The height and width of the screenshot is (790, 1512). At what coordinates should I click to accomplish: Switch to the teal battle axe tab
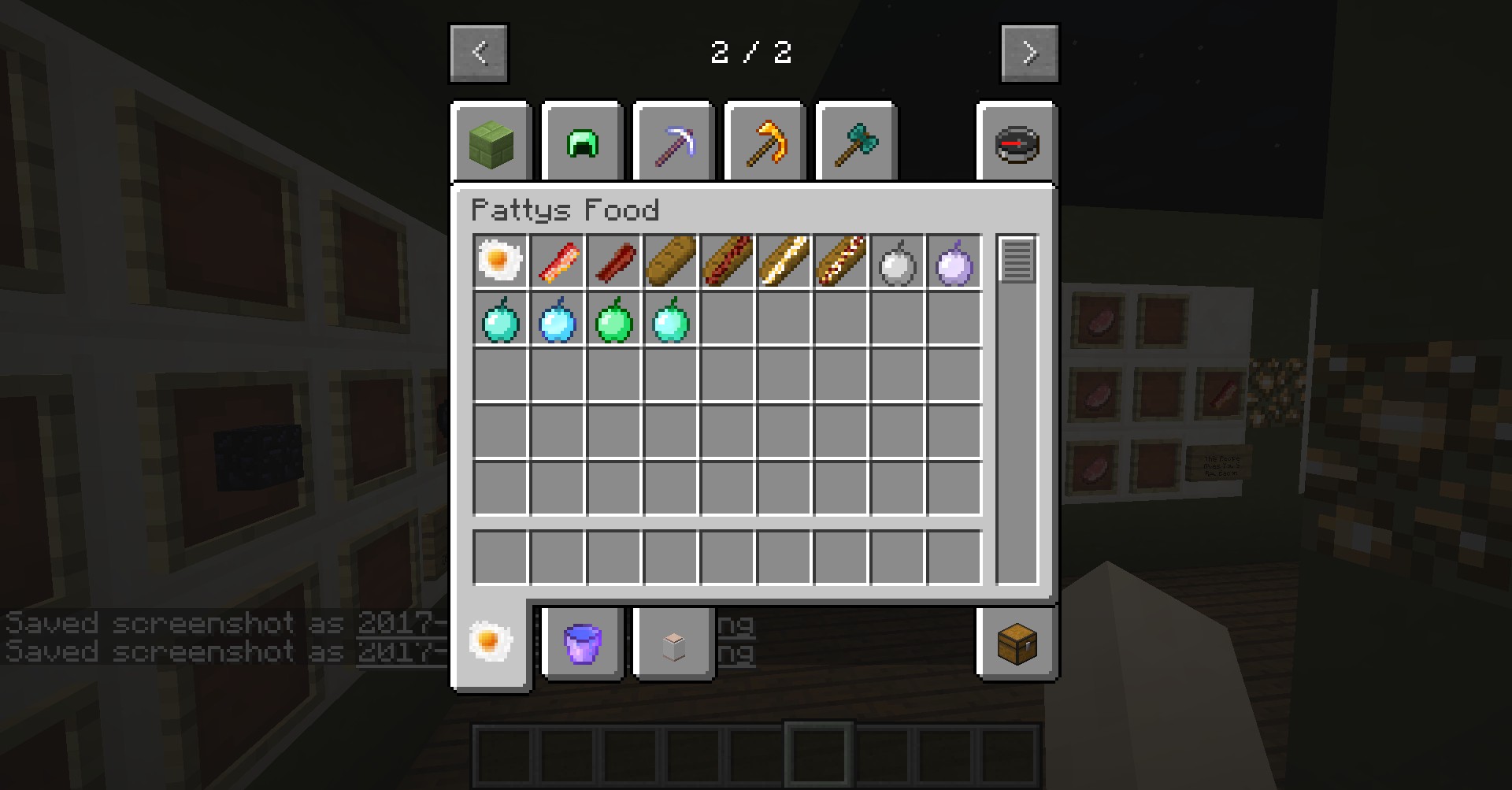pos(857,143)
